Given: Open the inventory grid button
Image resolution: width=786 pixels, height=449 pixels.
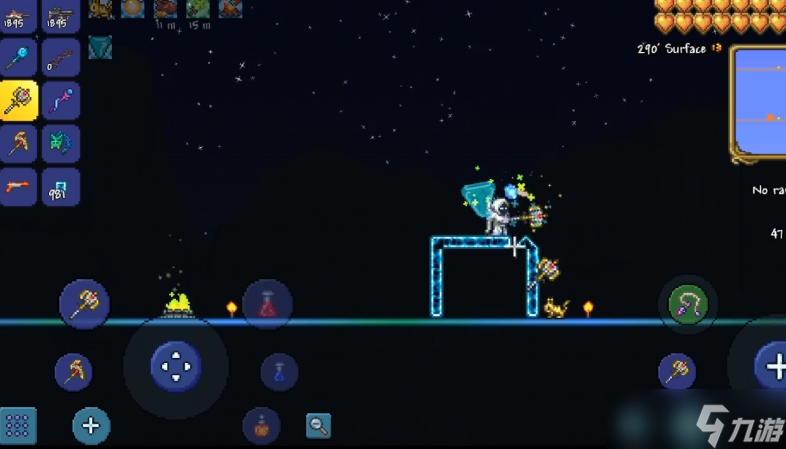Looking at the screenshot, I should pos(18,427).
